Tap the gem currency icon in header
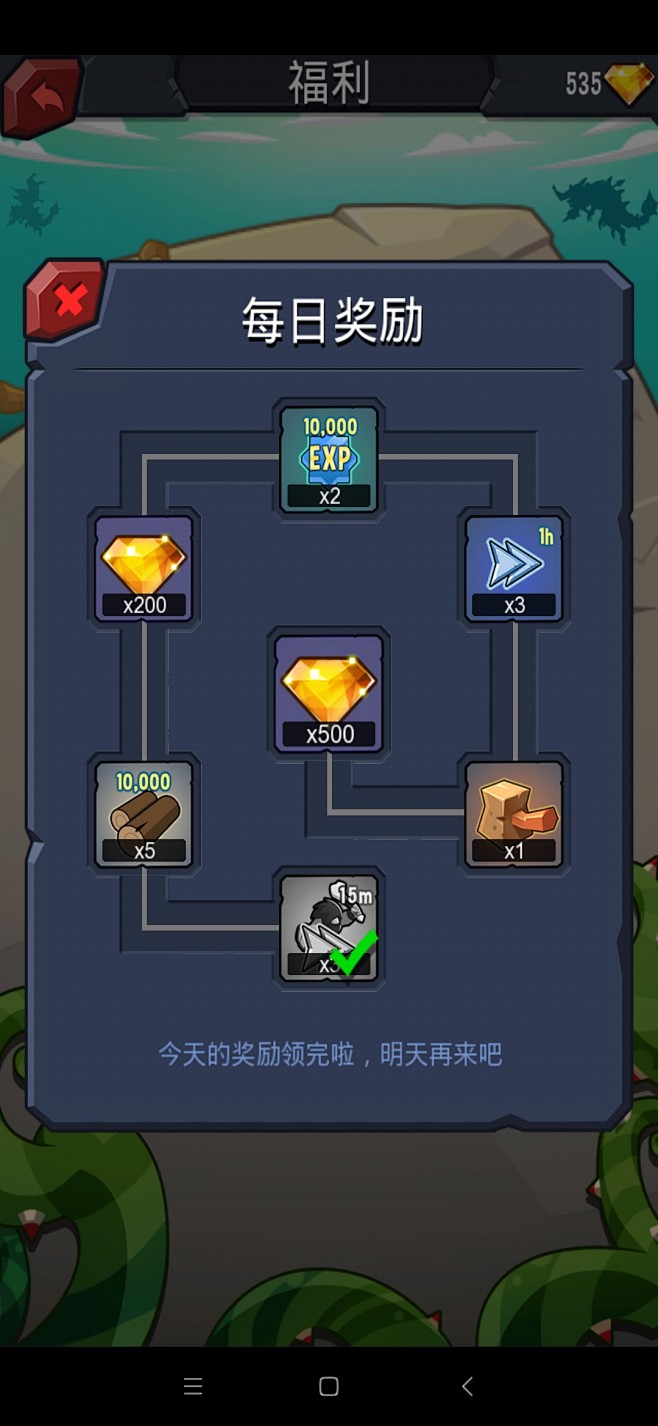This screenshot has height=1426, width=658. pyautogui.click(x=629, y=85)
